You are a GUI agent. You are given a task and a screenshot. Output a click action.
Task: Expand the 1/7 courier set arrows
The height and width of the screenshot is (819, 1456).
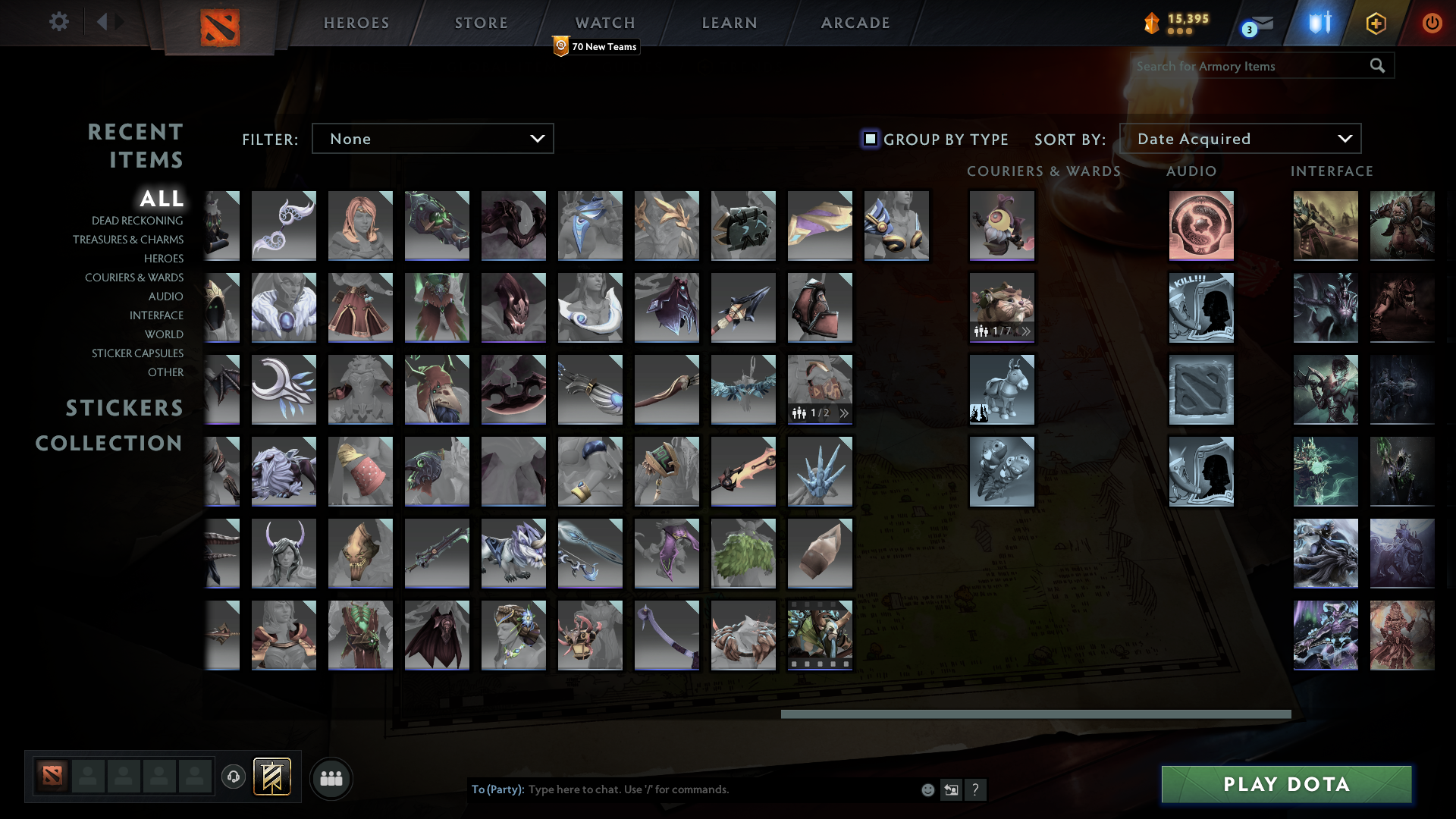(1028, 331)
